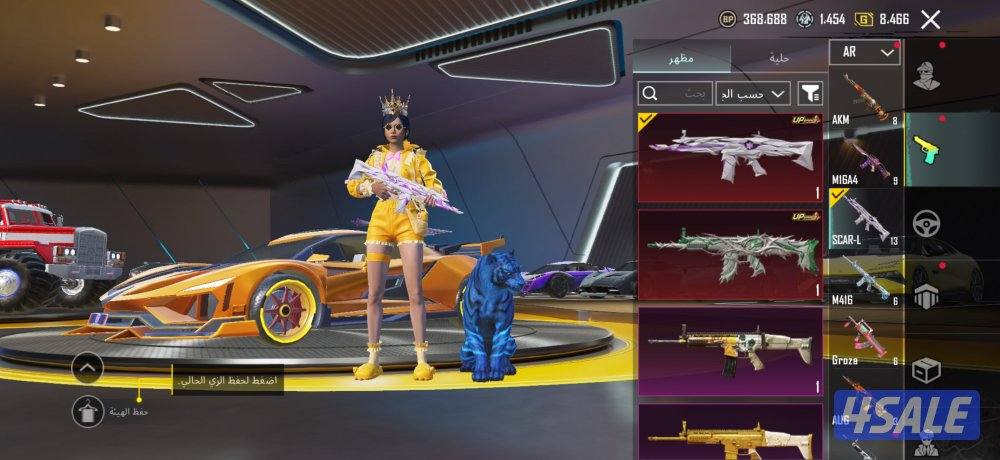Select the white and gold SCAR-L skin
Image resolution: width=1000 pixels, height=460 pixels.
click(x=730, y=350)
